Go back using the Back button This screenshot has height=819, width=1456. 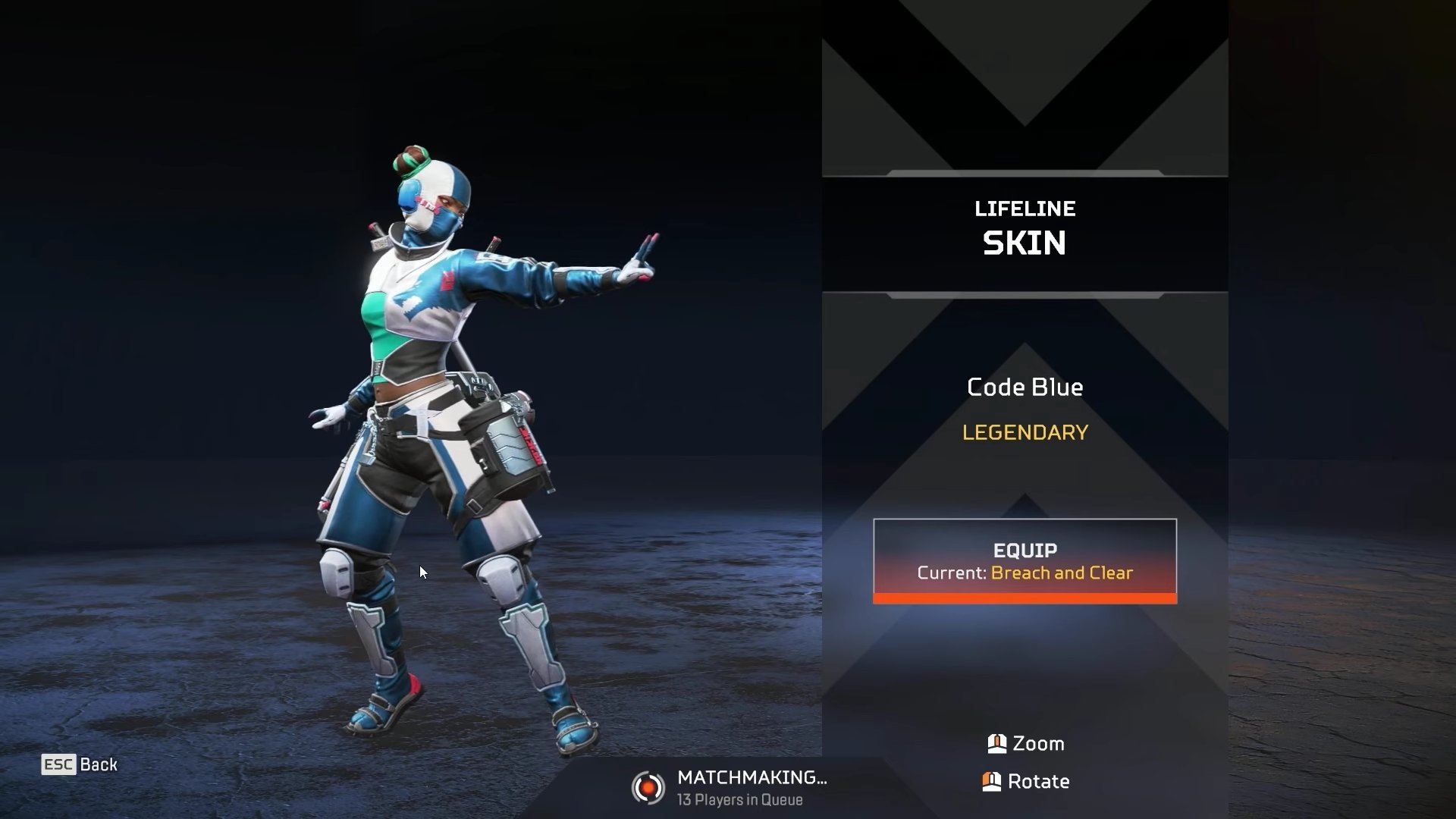tap(80, 764)
